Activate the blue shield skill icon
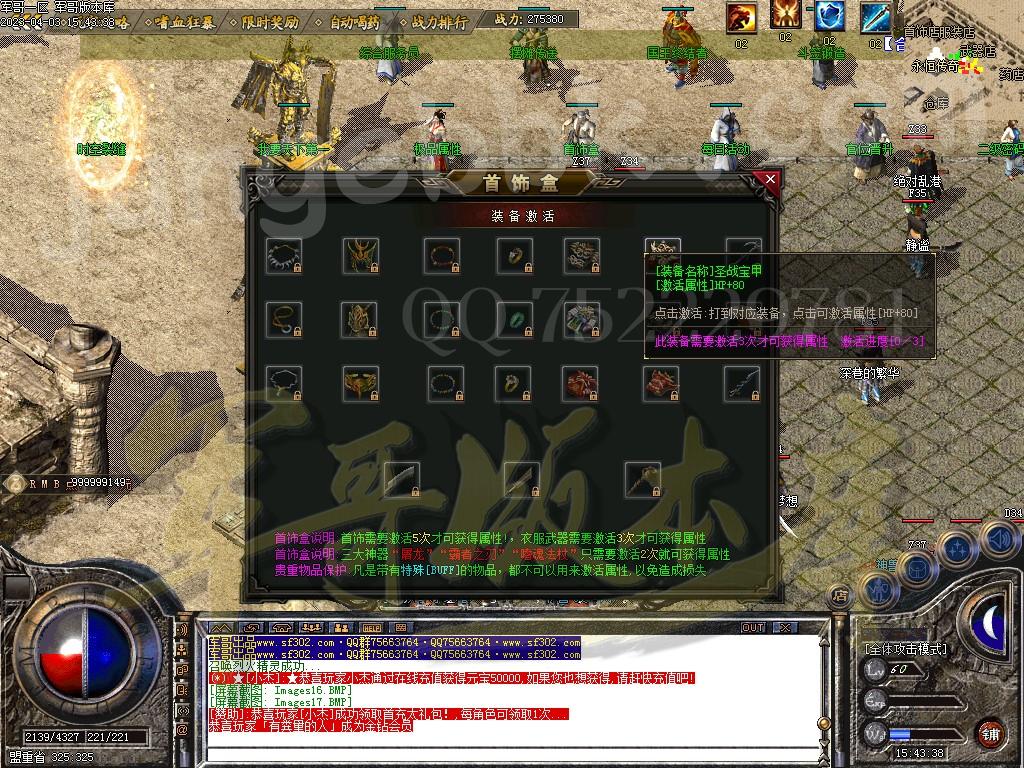 [829, 17]
